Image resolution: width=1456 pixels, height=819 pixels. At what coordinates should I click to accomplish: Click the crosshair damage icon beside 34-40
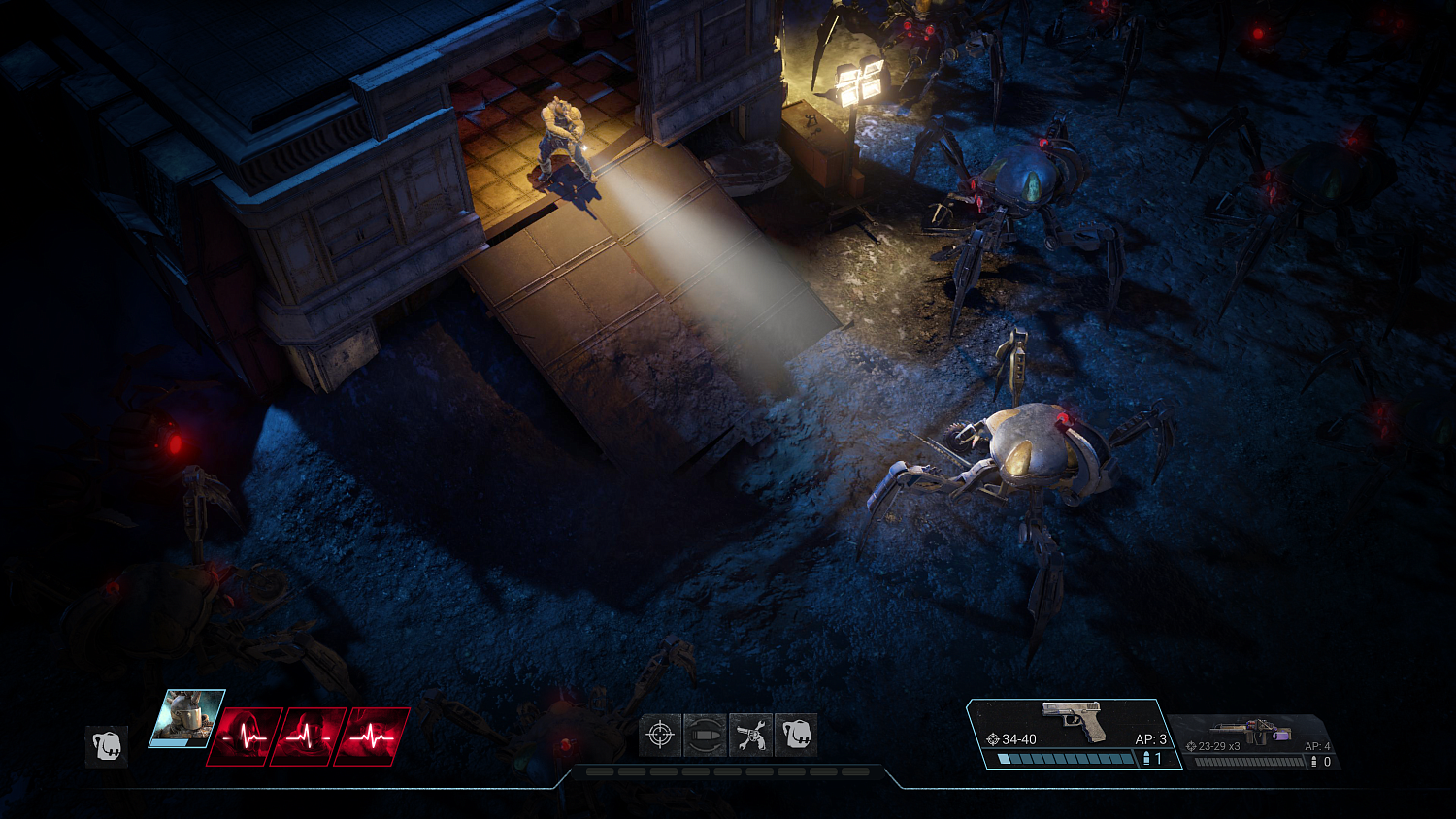[x=994, y=738]
